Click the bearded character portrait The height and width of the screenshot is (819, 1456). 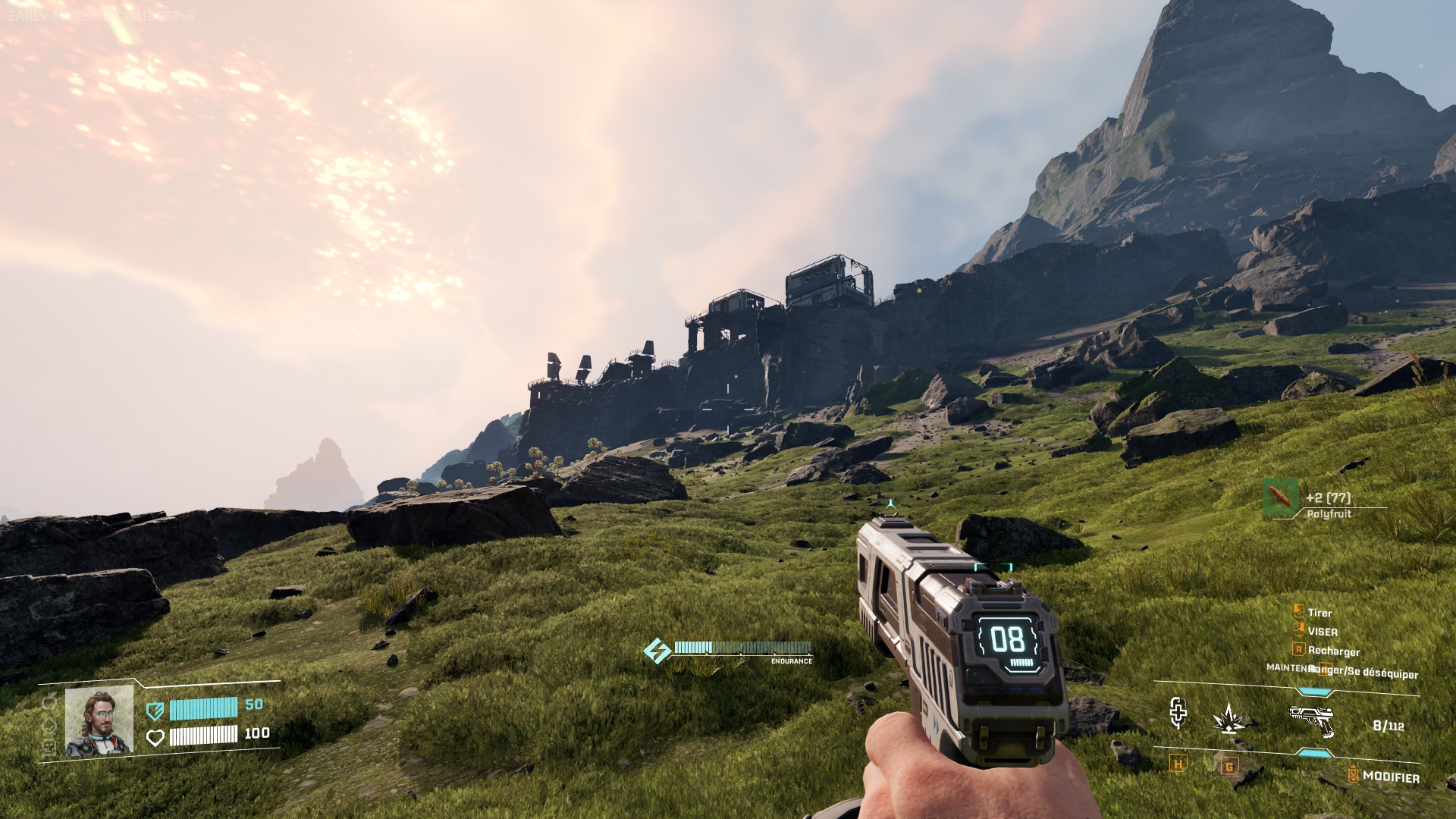tap(99, 721)
